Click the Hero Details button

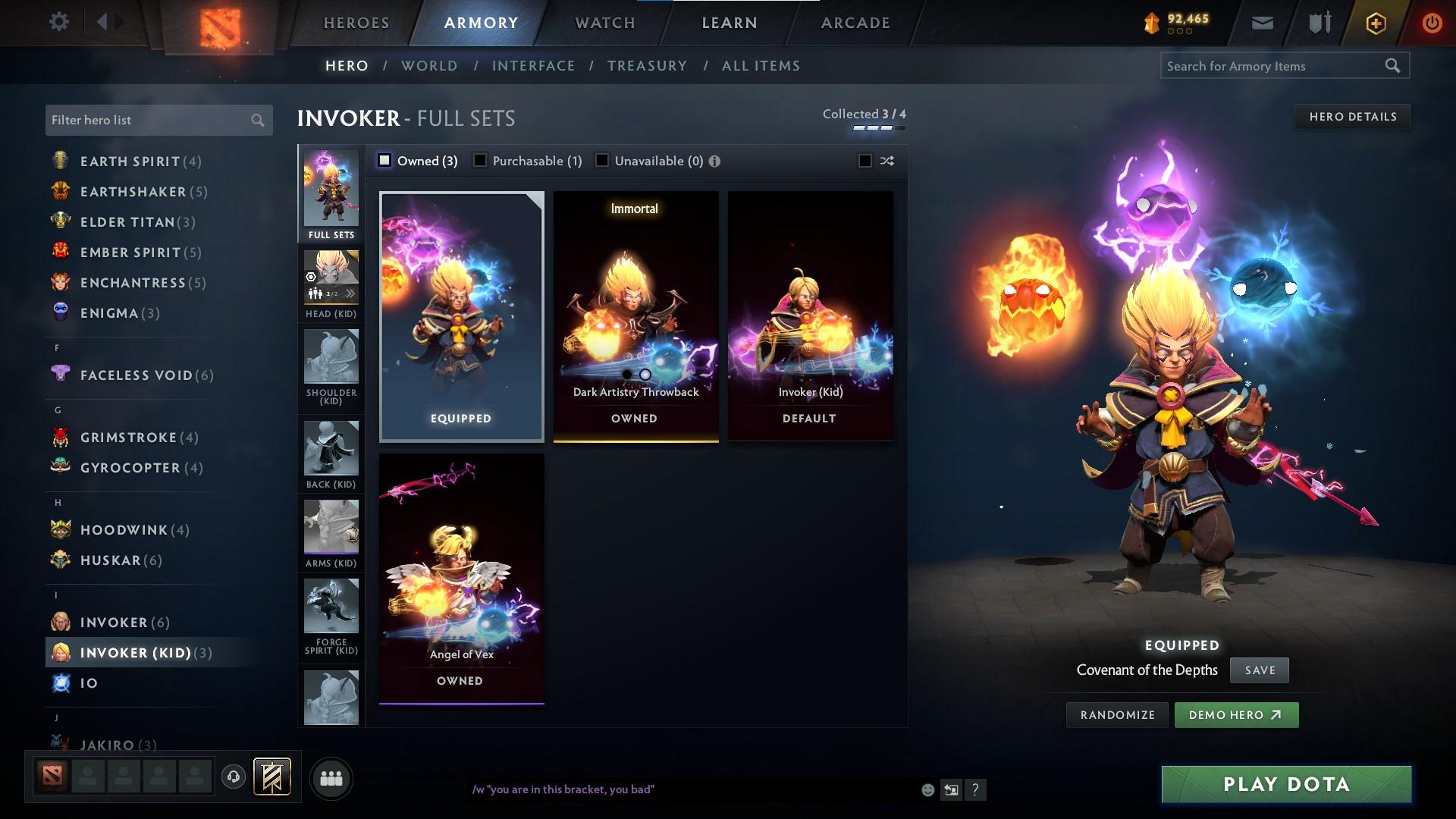click(1352, 116)
